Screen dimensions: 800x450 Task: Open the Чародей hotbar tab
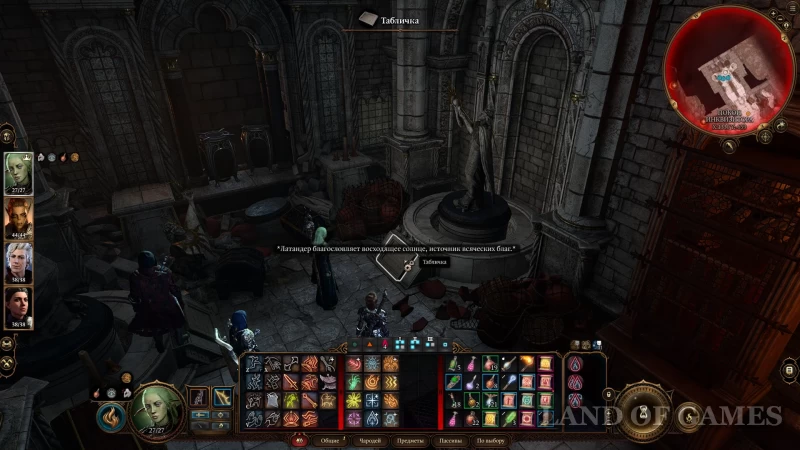click(370, 440)
